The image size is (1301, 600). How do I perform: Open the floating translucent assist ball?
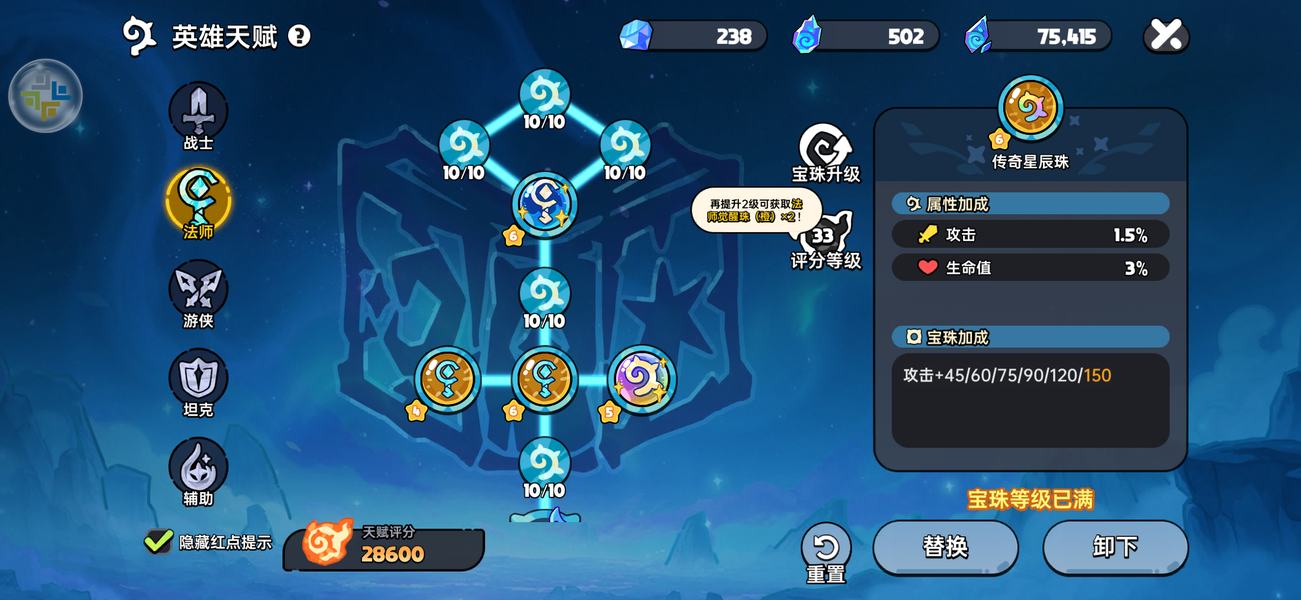click(45, 96)
